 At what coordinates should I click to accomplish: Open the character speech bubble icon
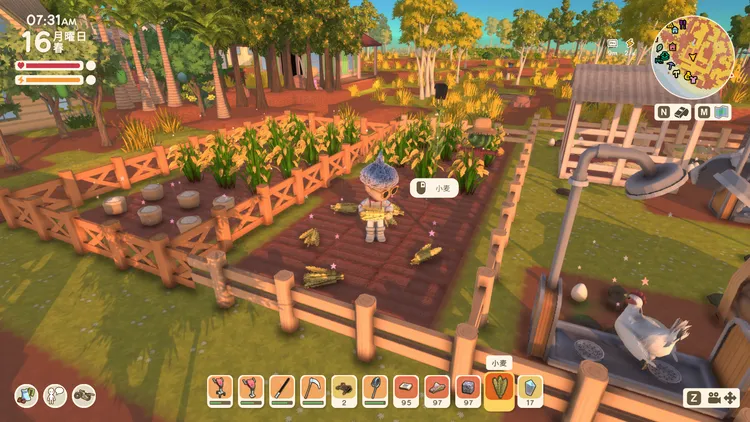(x=55, y=395)
